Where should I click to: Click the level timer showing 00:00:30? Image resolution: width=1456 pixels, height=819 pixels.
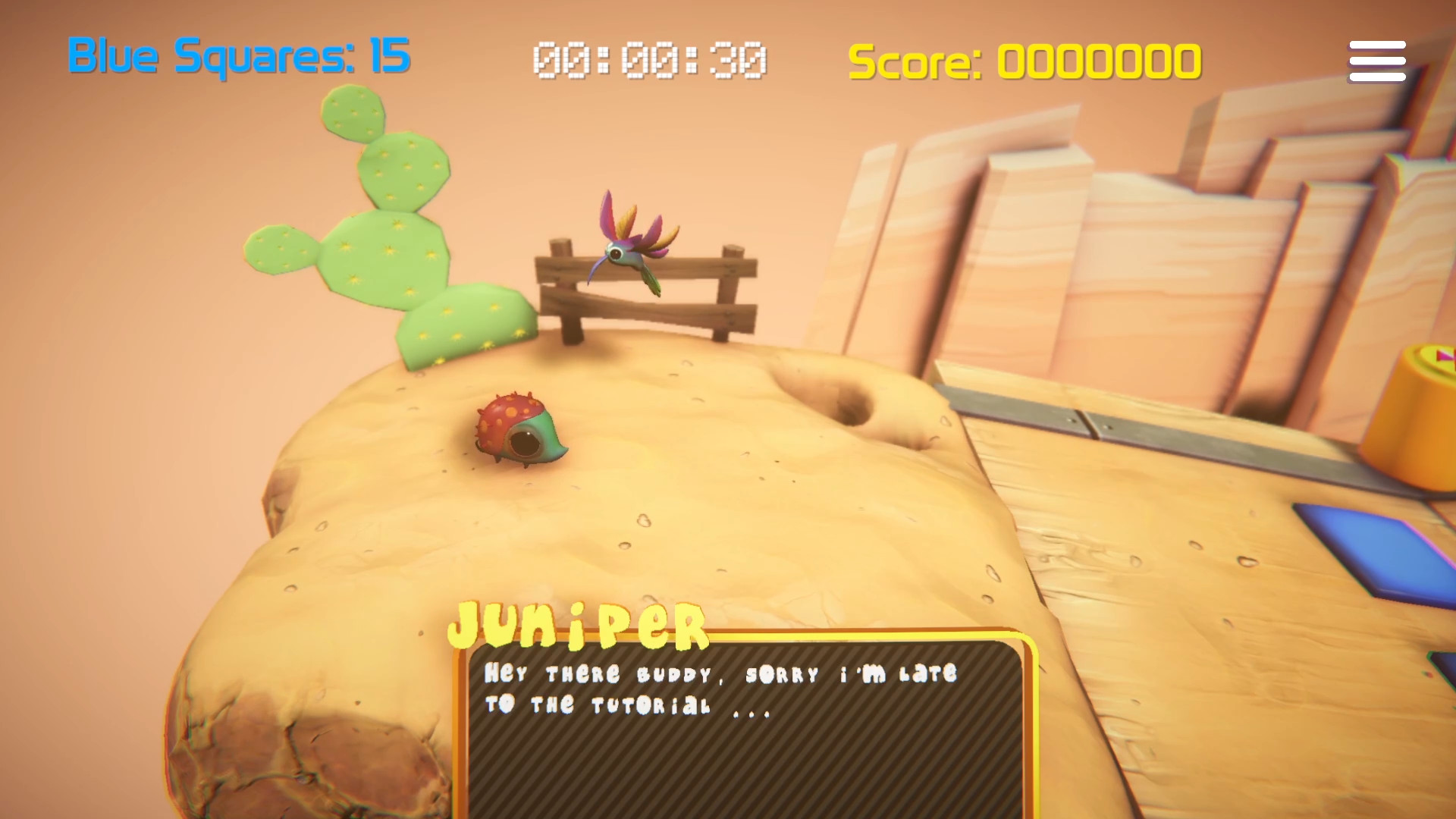click(x=648, y=59)
